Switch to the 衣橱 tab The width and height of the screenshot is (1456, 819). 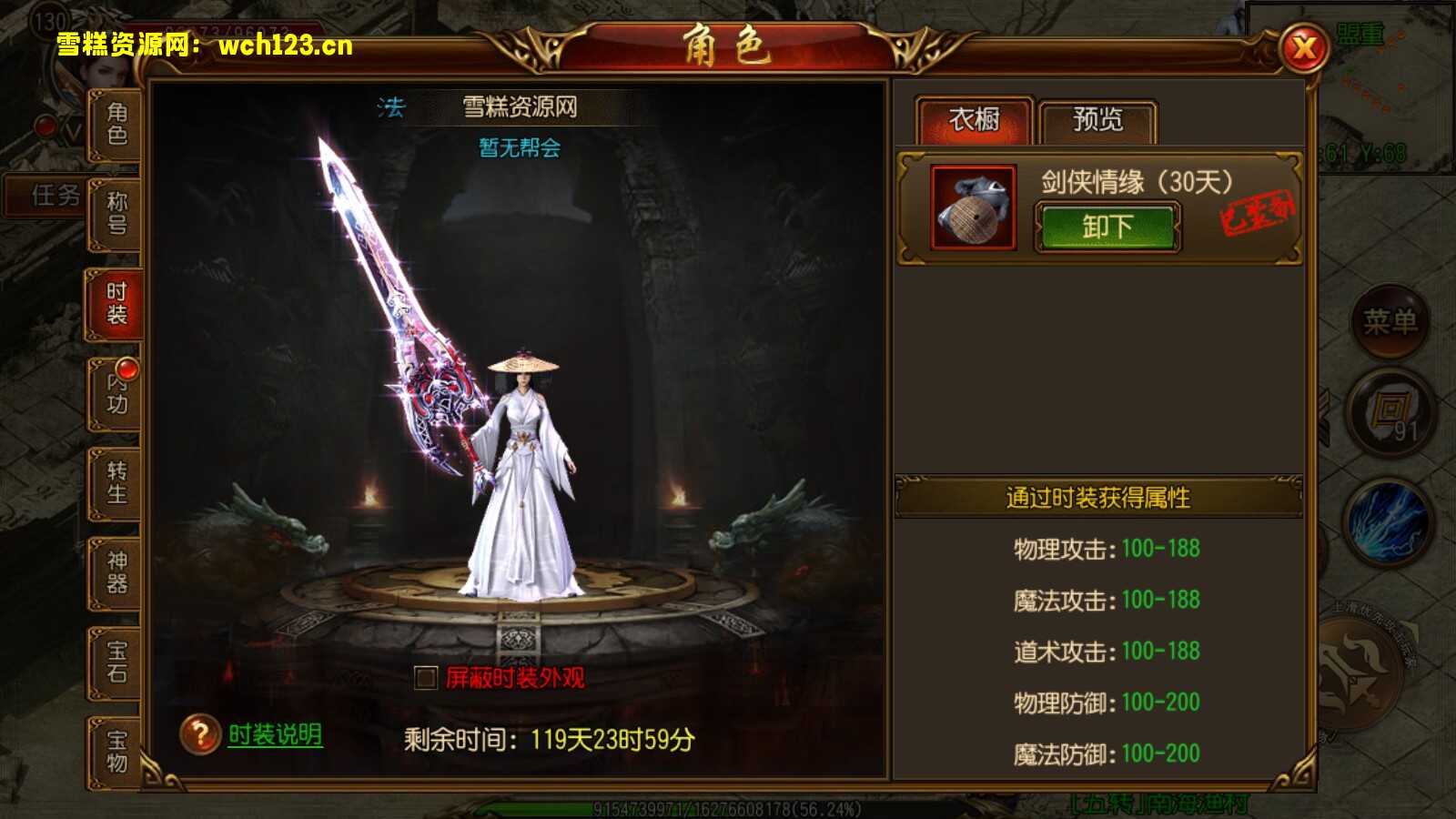coord(974,119)
